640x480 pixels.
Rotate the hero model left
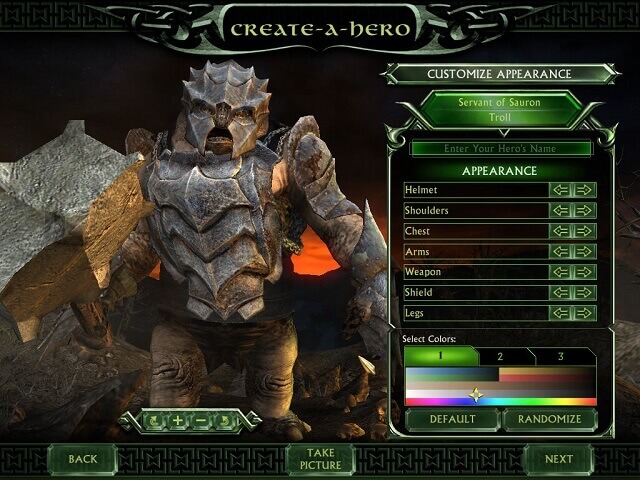[x=156, y=420]
